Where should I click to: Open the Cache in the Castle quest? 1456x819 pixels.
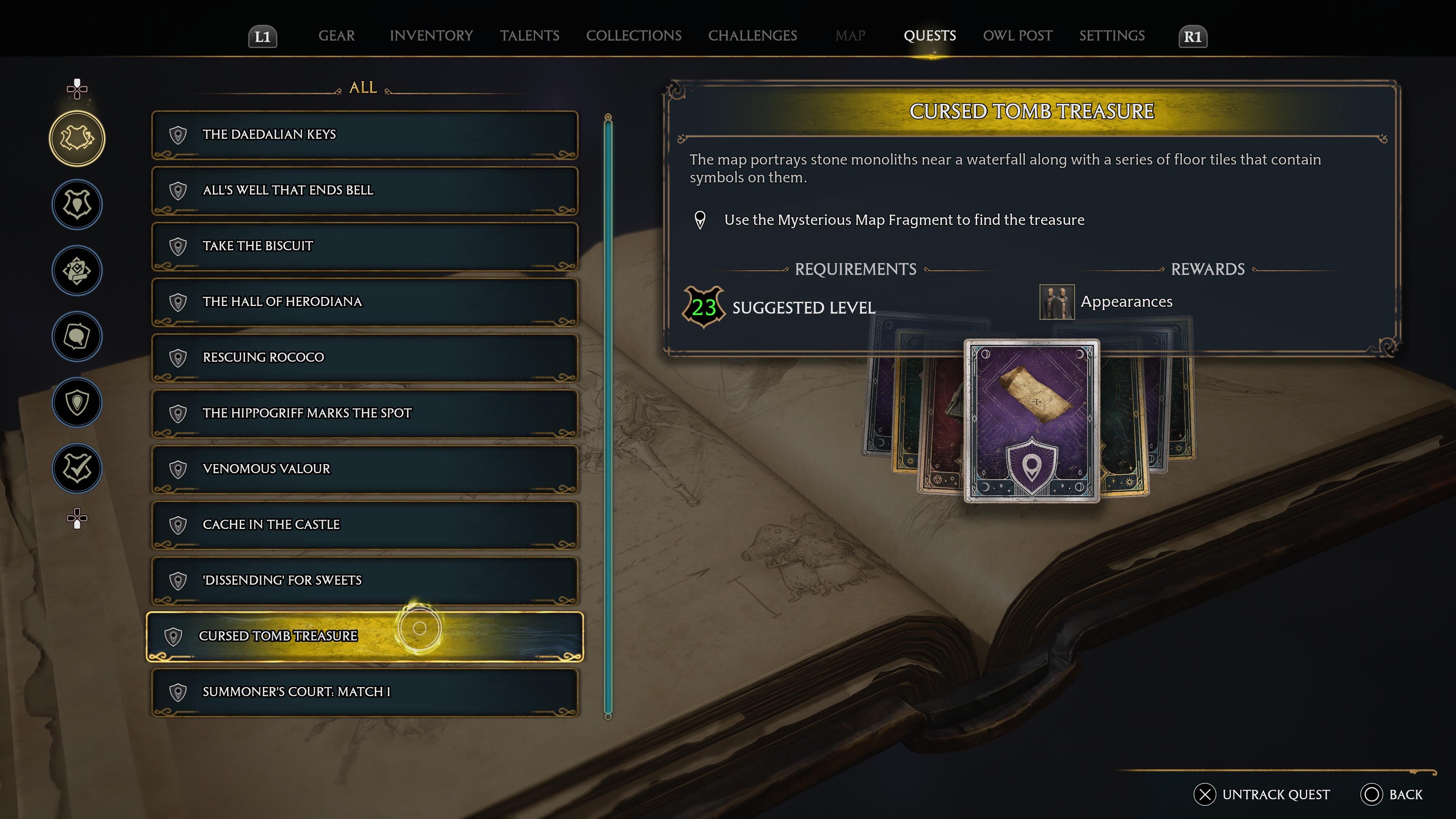pyautogui.click(x=364, y=524)
